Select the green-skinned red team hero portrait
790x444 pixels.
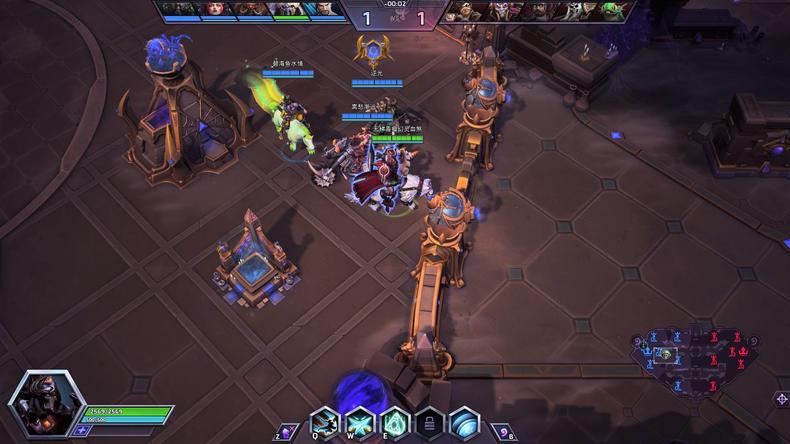point(610,11)
